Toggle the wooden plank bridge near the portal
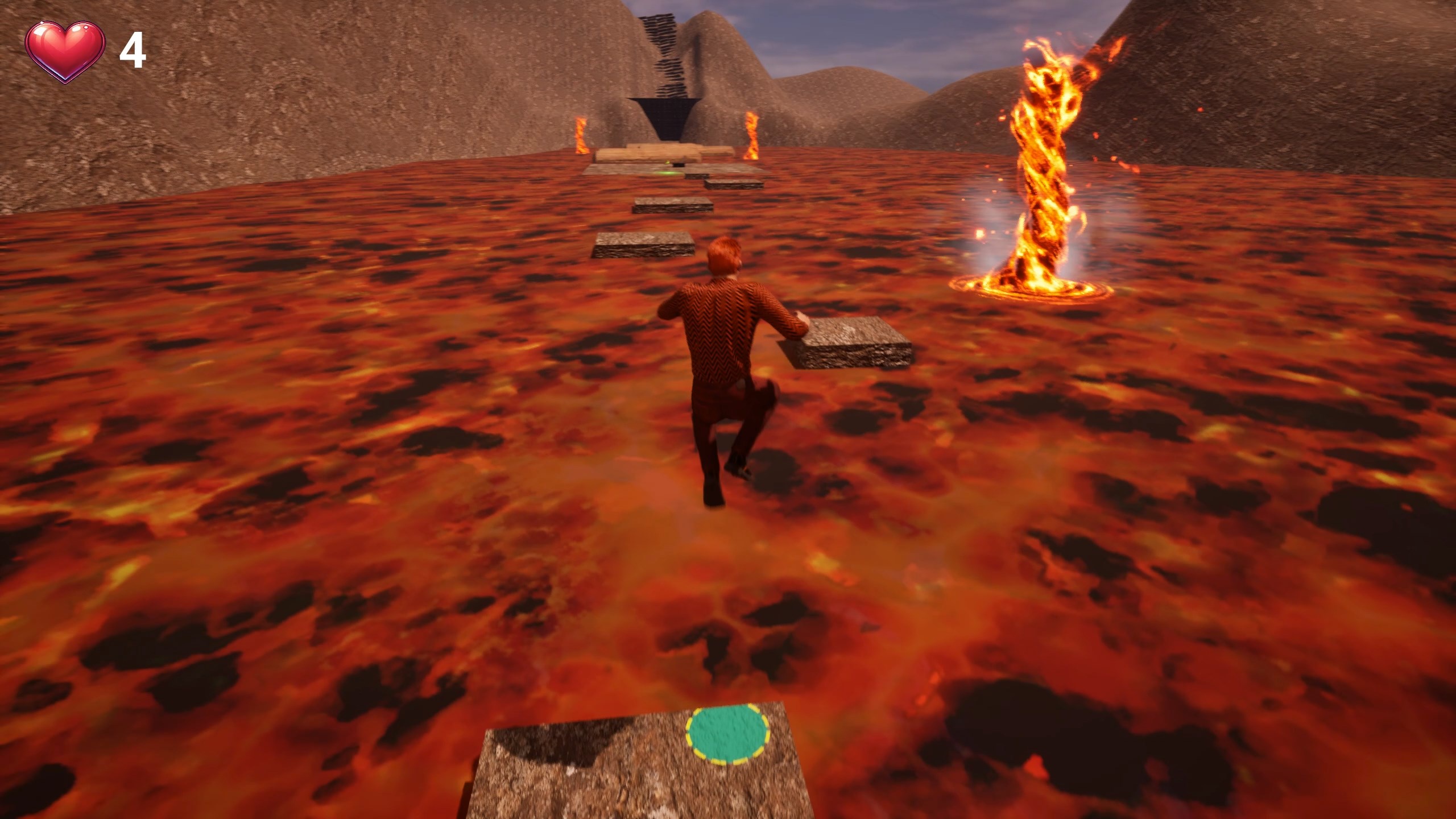Image resolution: width=1456 pixels, height=819 pixels. (x=660, y=154)
